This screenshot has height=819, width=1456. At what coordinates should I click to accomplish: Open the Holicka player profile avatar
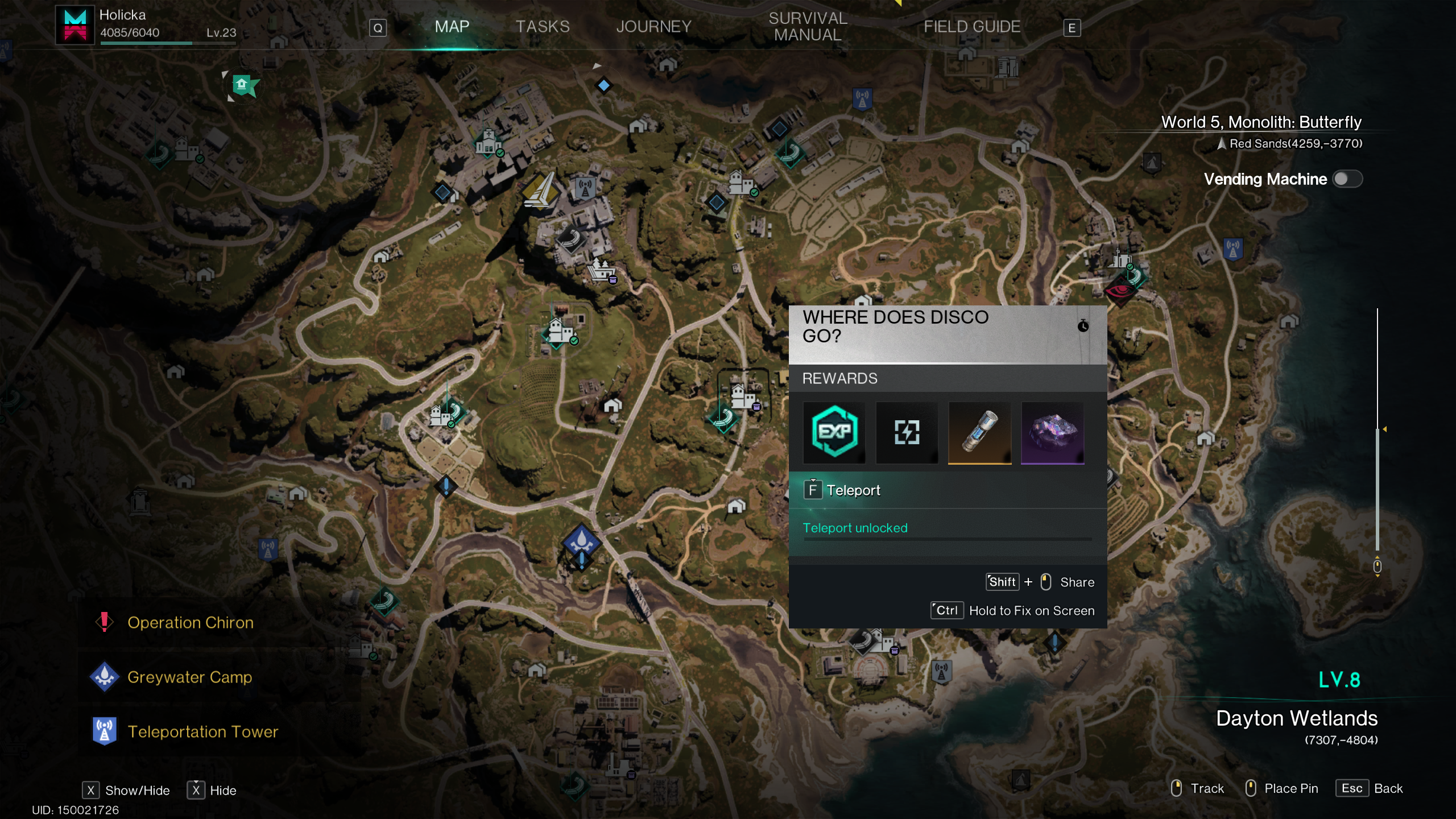click(75, 25)
